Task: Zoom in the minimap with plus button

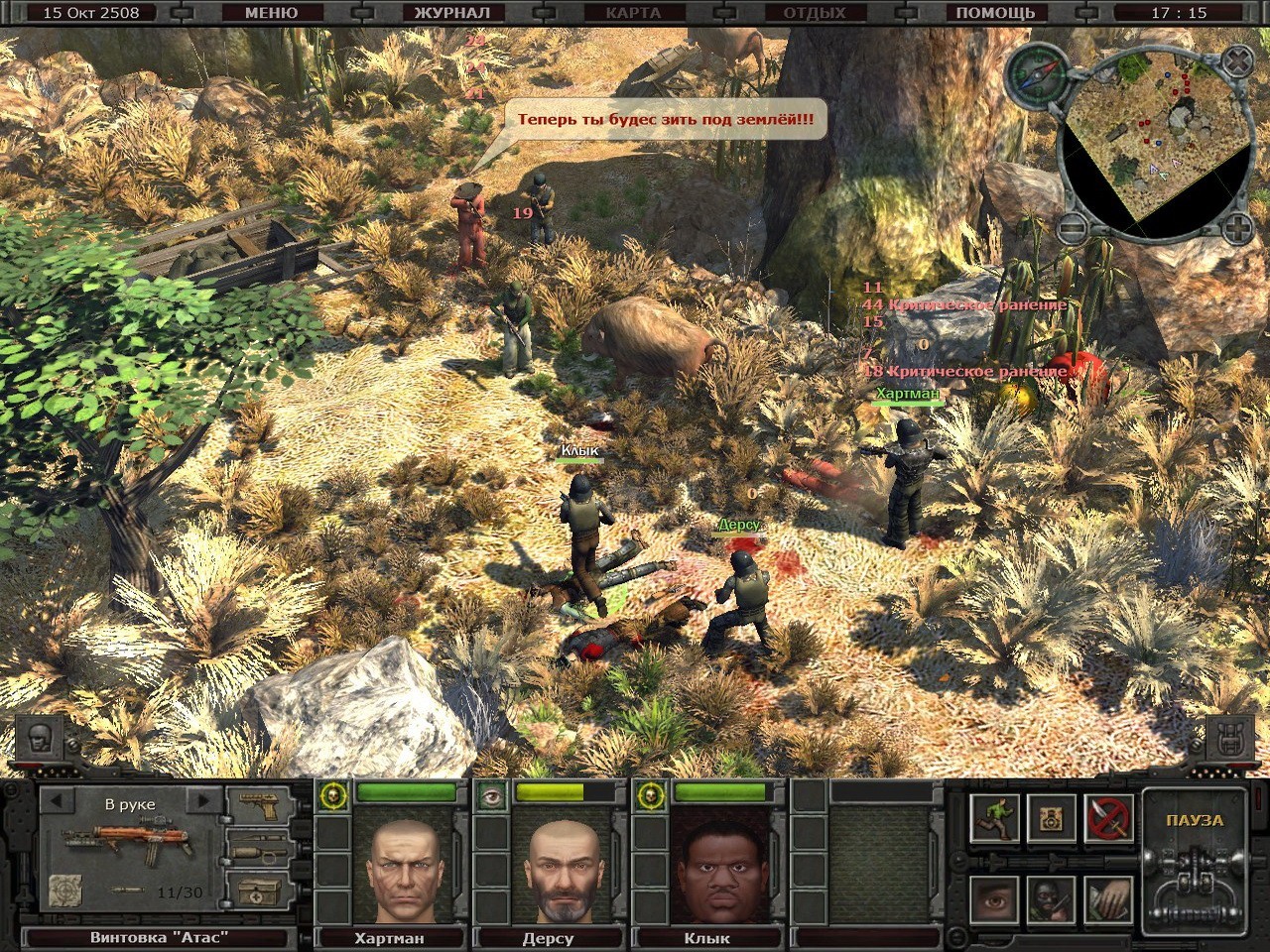Action: 1236,230
